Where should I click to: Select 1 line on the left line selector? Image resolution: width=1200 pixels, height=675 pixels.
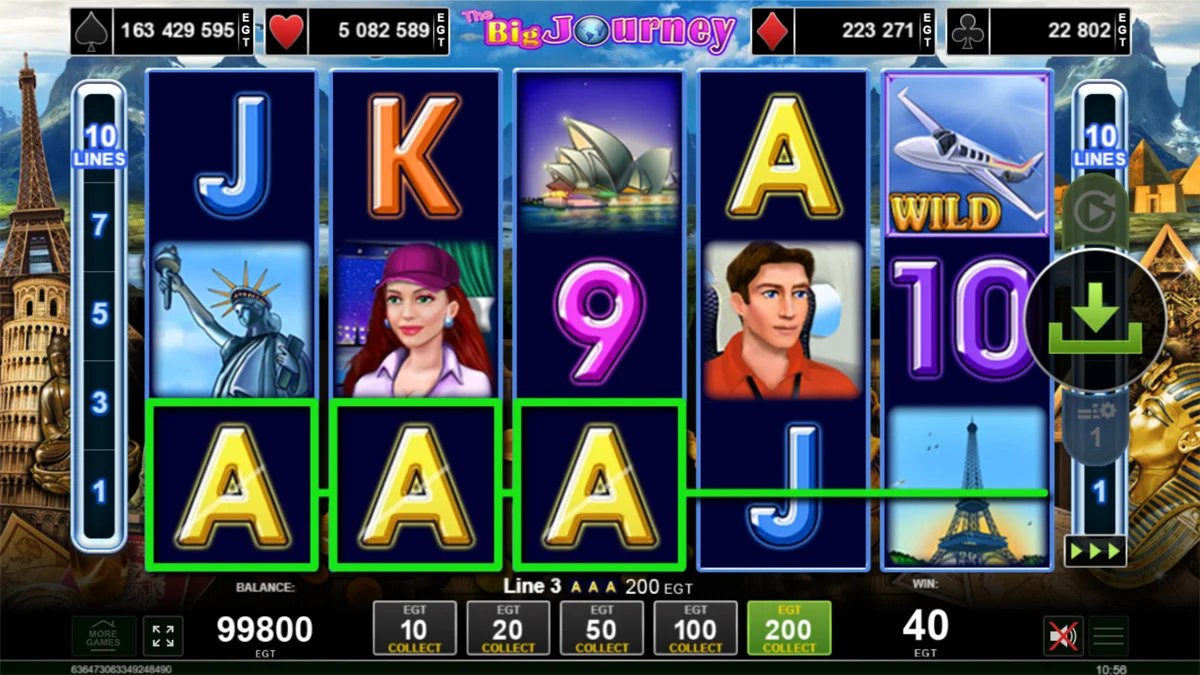[x=99, y=491]
